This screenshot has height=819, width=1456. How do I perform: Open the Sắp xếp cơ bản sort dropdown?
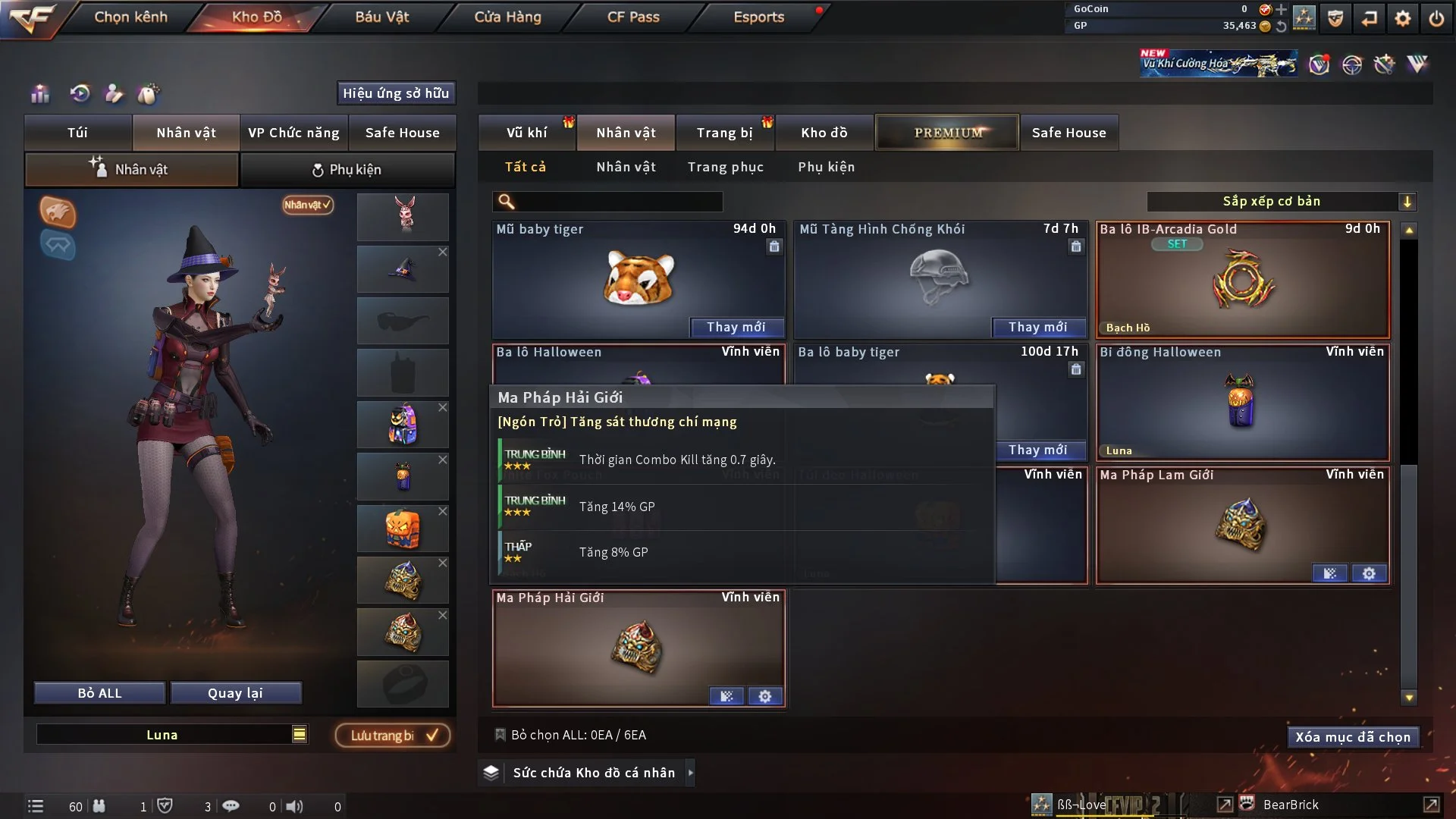click(x=1281, y=201)
